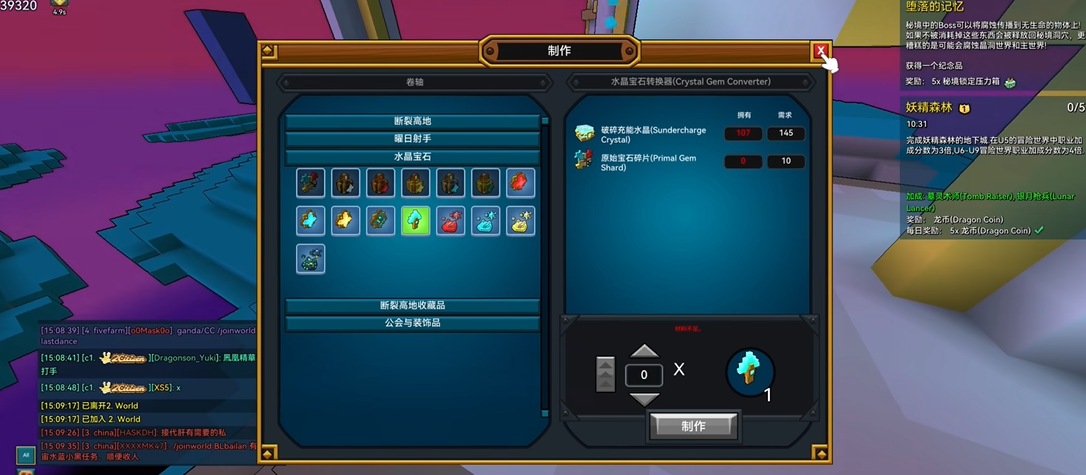This screenshot has height=475, width=1086.
Task: Expand the 断裂高地 category
Action: tap(412, 122)
